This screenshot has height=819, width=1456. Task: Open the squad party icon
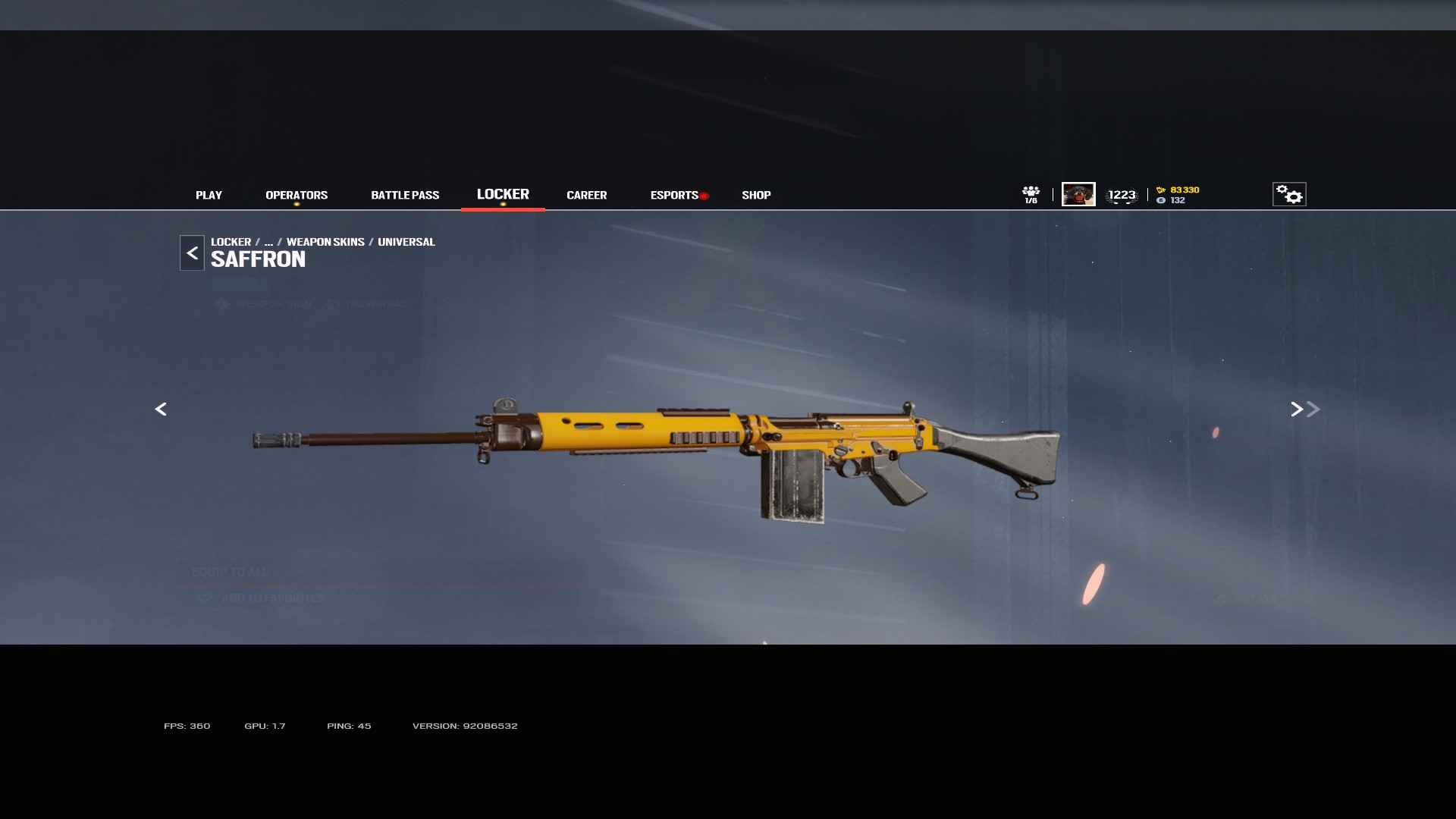[x=1031, y=194]
